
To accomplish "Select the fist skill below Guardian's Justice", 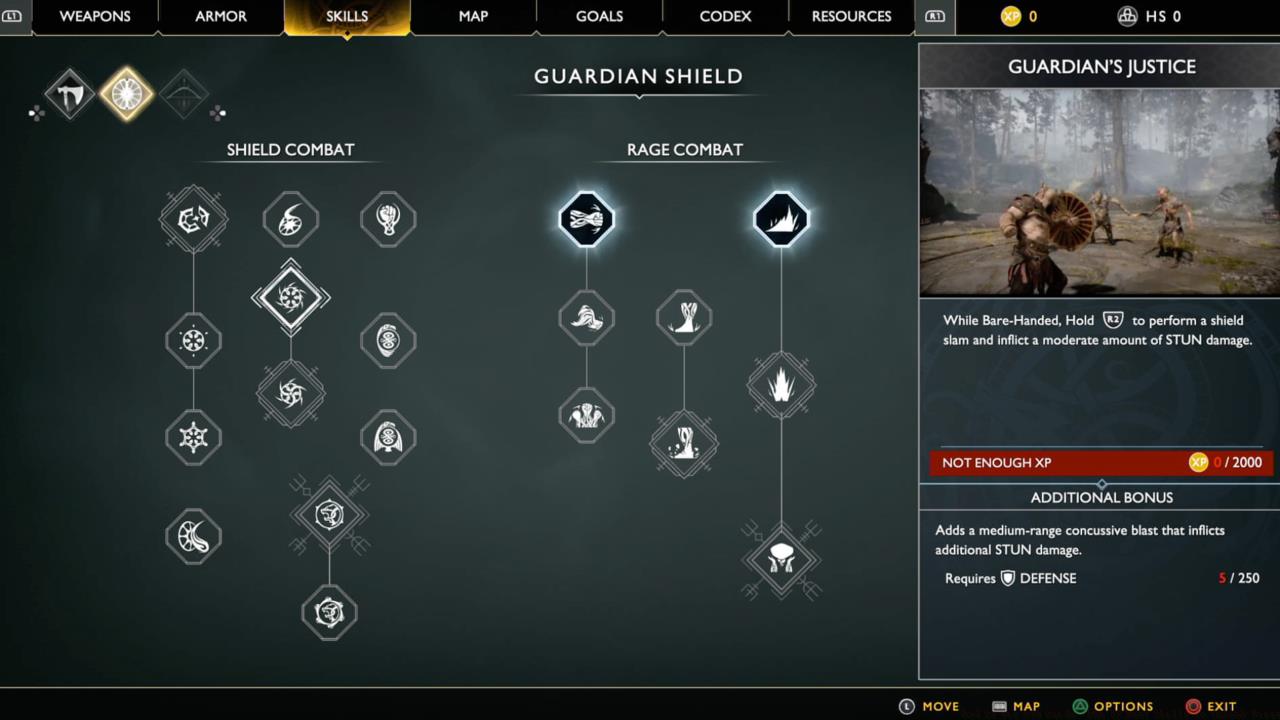I will point(586,318).
